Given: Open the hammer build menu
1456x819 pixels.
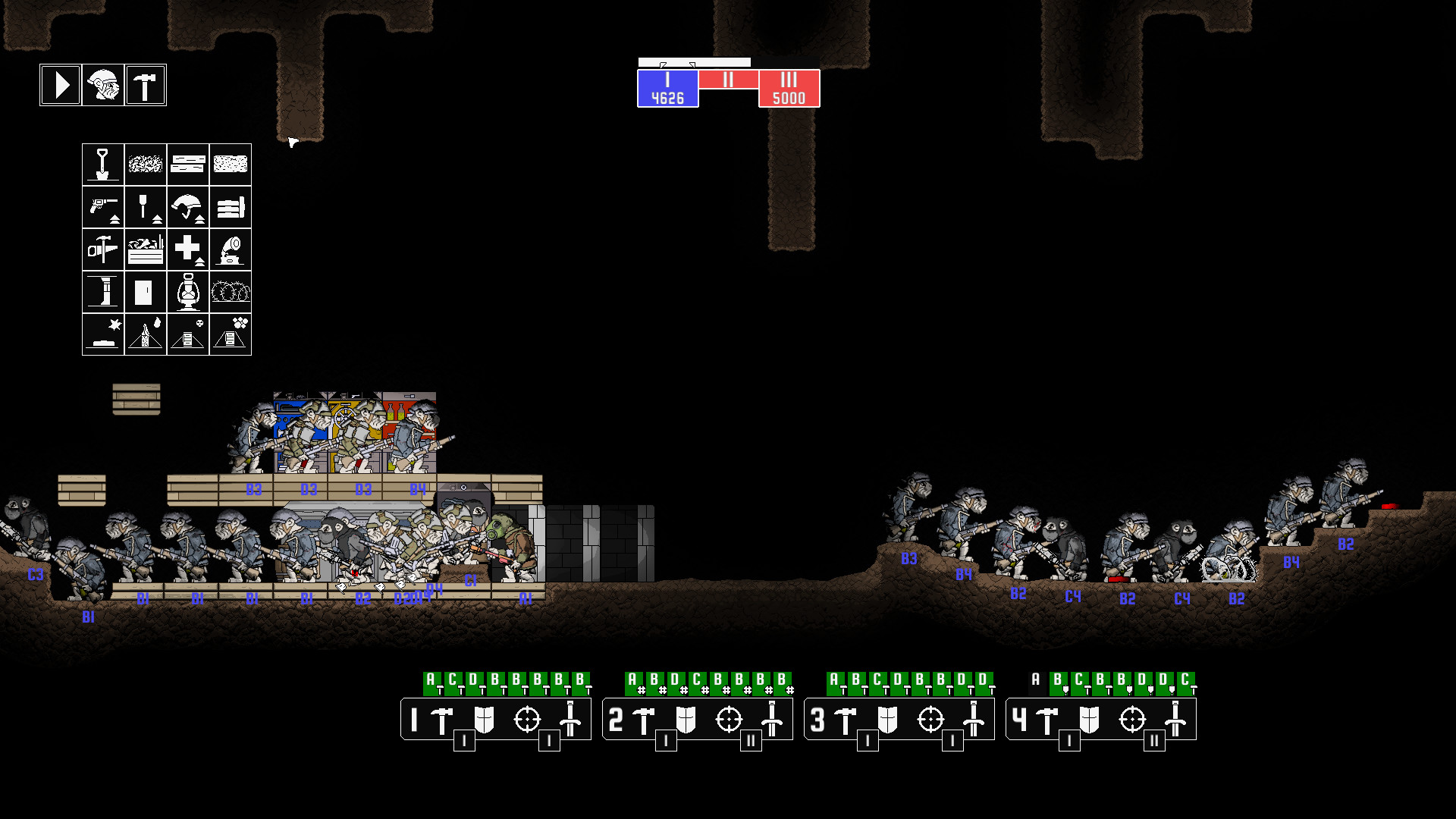Looking at the screenshot, I should [x=145, y=84].
